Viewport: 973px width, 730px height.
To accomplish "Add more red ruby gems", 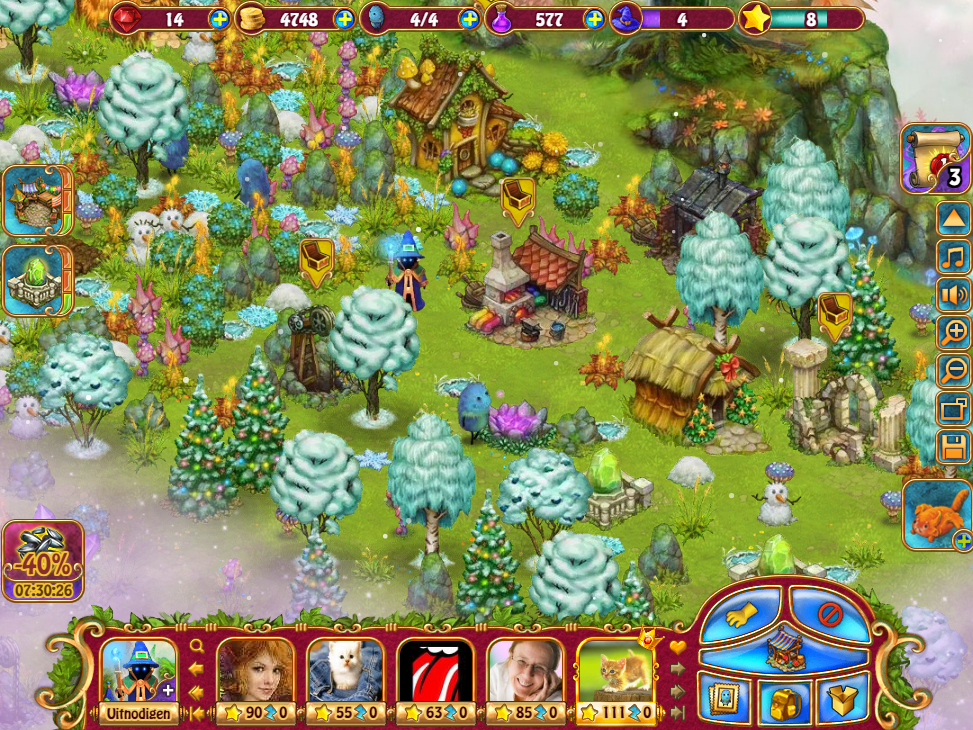I will click(x=220, y=19).
